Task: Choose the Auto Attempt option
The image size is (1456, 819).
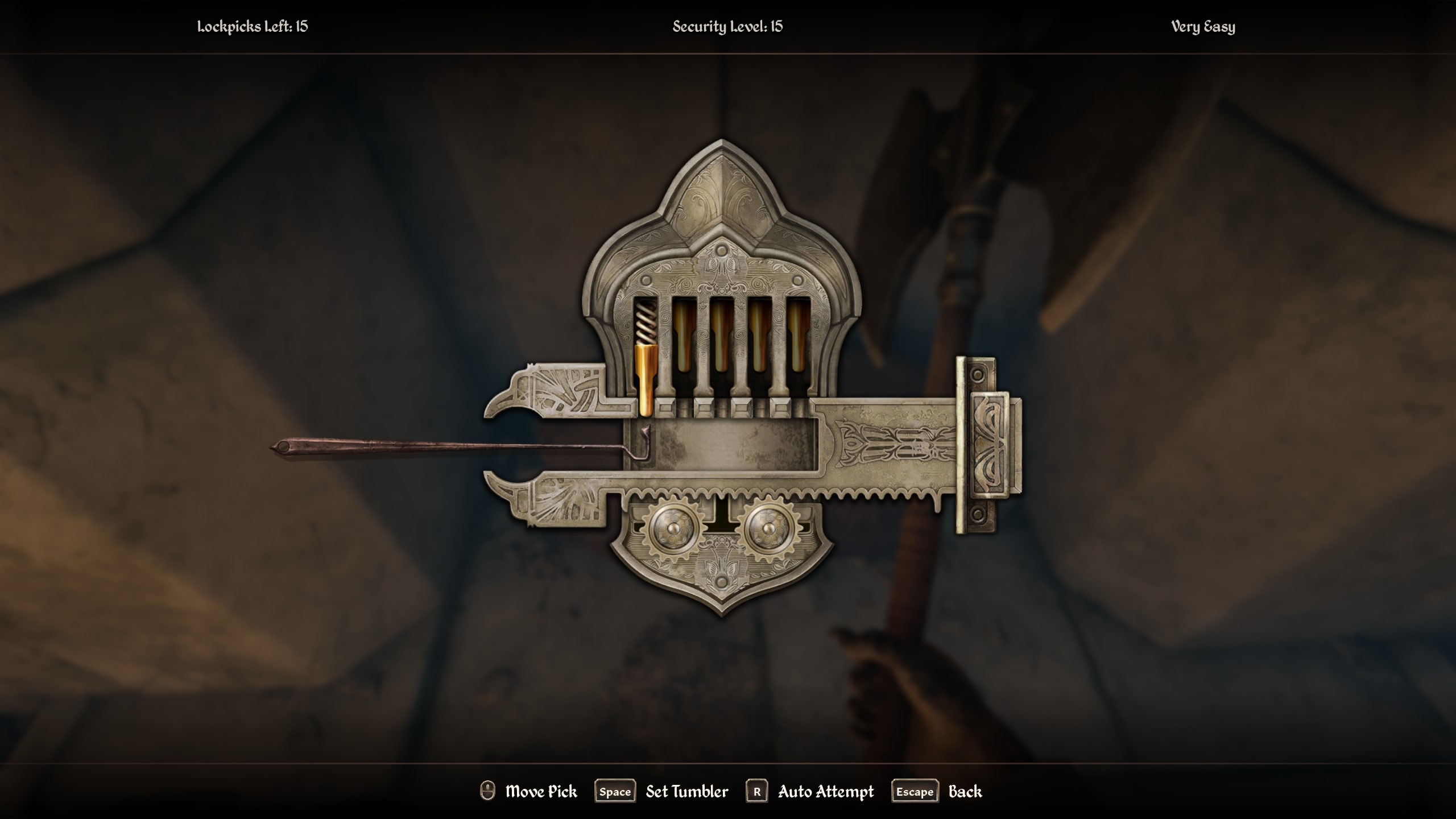Action: click(x=825, y=792)
